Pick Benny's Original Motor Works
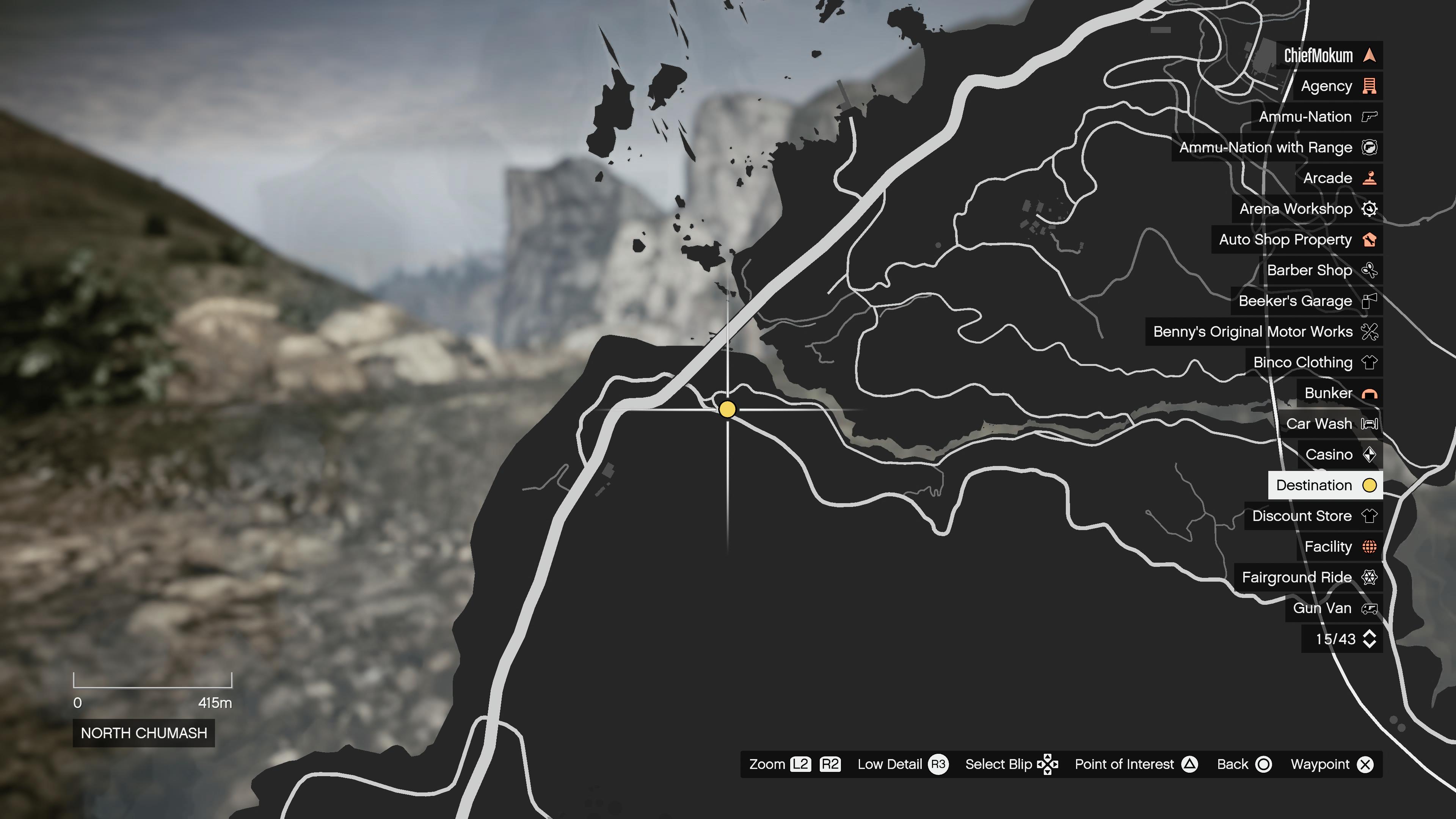Image resolution: width=1456 pixels, height=819 pixels. (x=1264, y=332)
